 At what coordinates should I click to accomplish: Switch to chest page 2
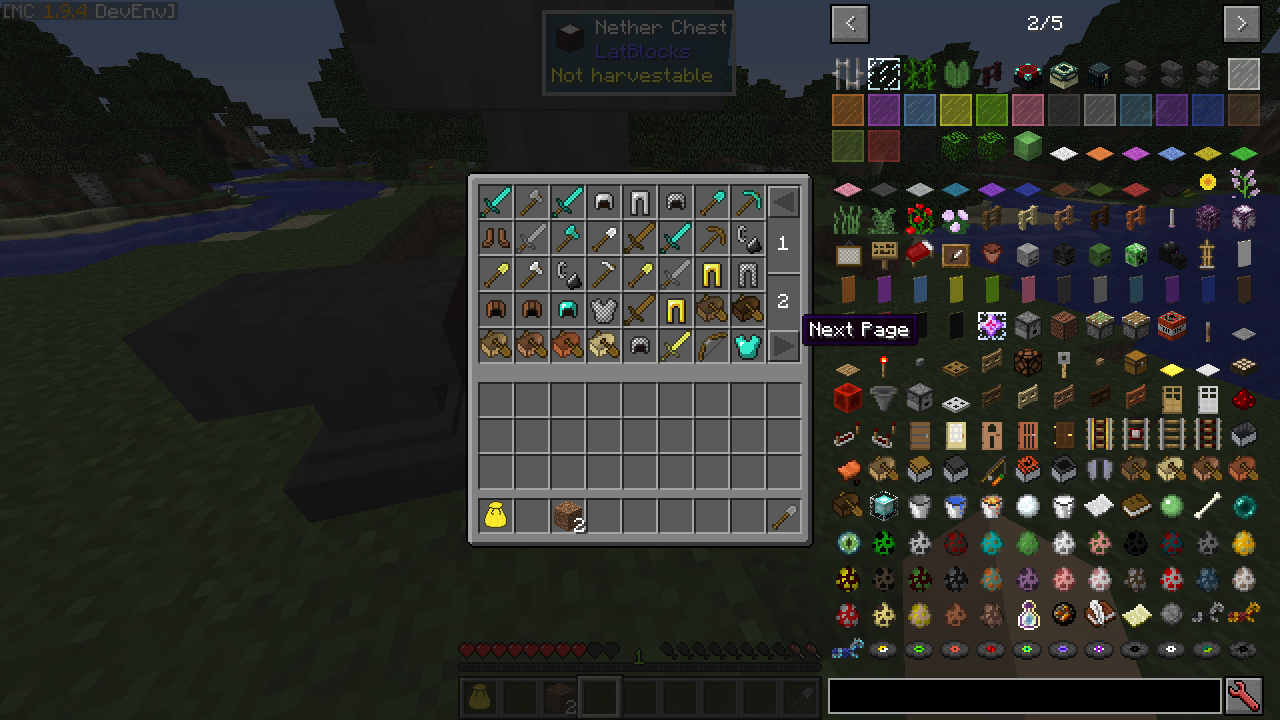[784, 300]
